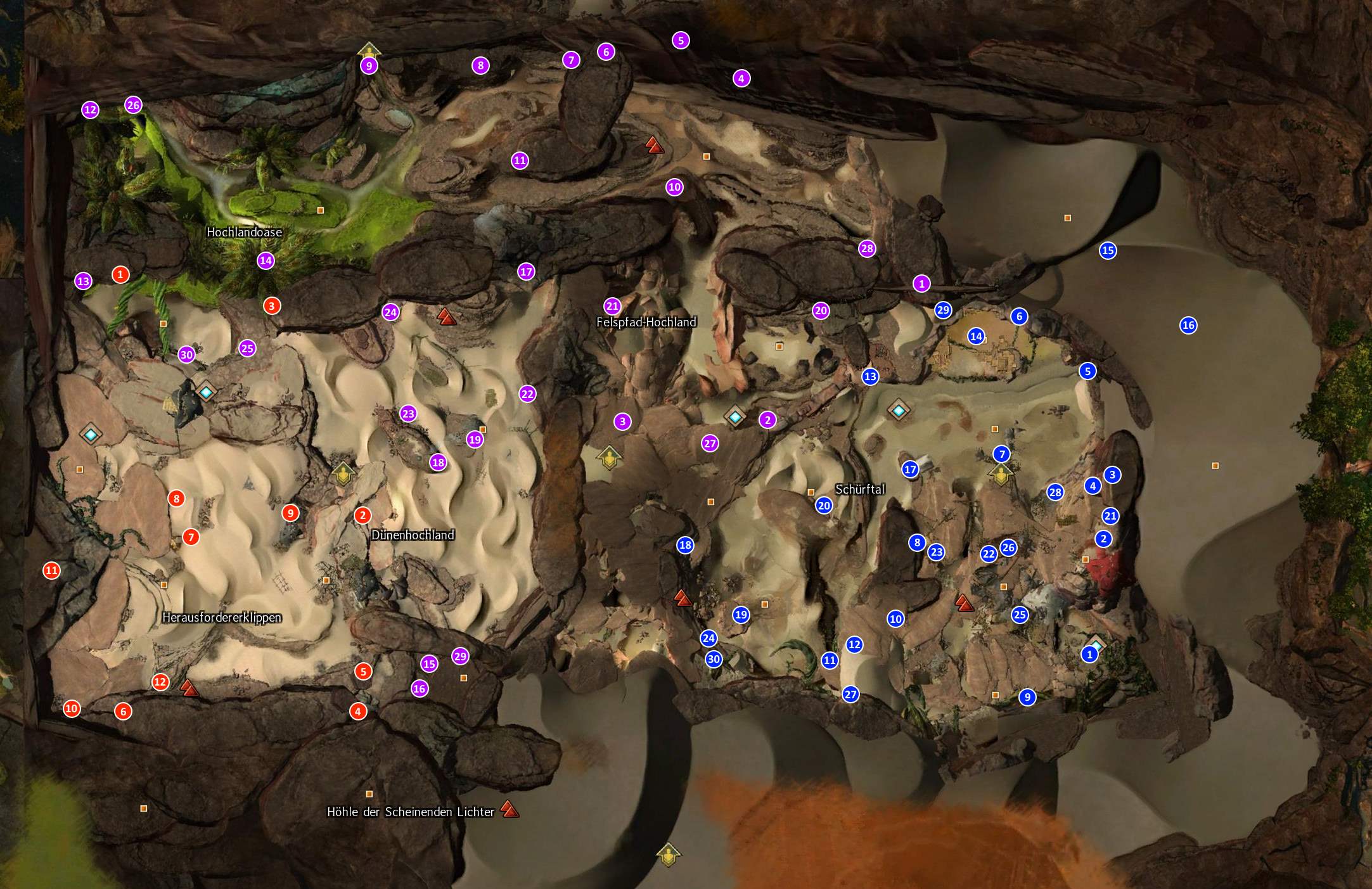Select red marker number 4
Screen dimensions: 1372x889
point(358,712)
